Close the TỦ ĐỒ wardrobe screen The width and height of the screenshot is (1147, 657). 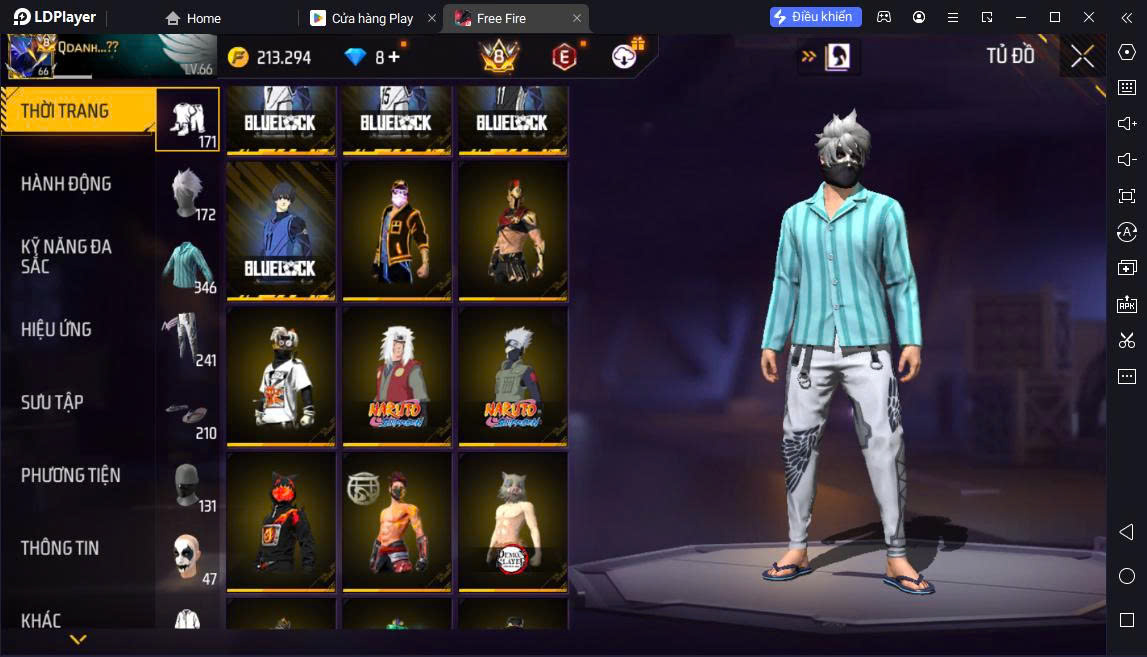[x=1082, y=56]
